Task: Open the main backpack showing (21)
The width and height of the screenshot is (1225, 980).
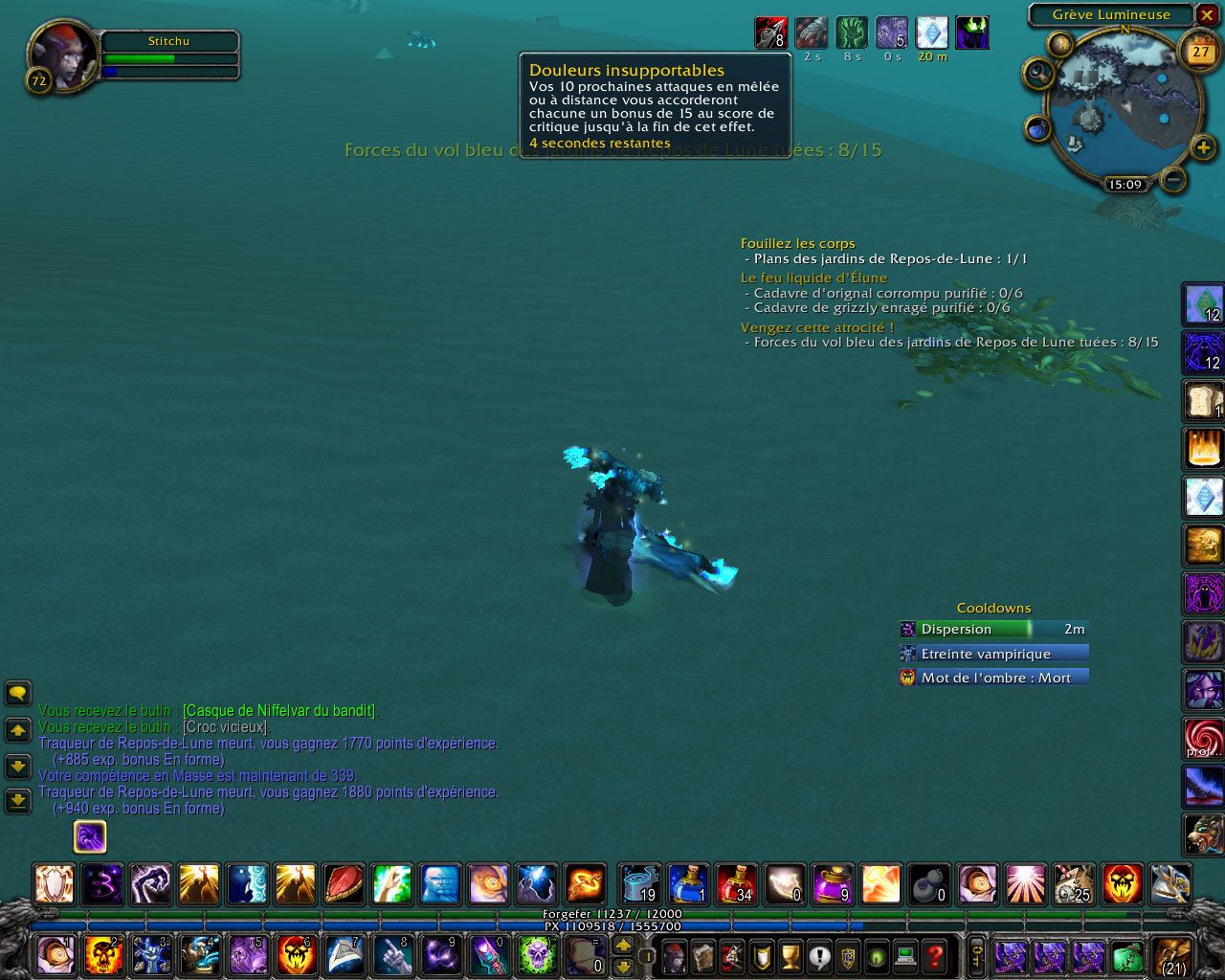Action: pos(1171,956)
